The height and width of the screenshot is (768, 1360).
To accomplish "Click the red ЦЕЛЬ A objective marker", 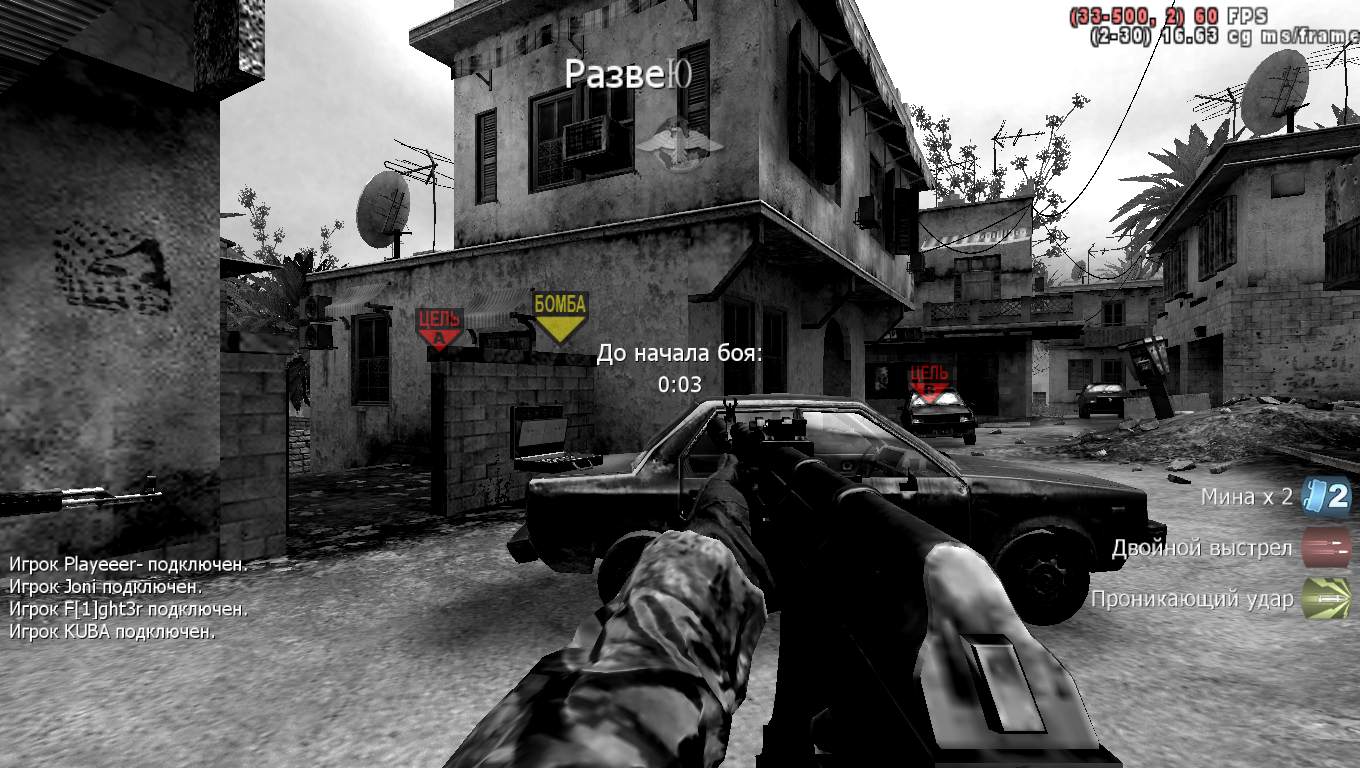I will tap(441, 320).
